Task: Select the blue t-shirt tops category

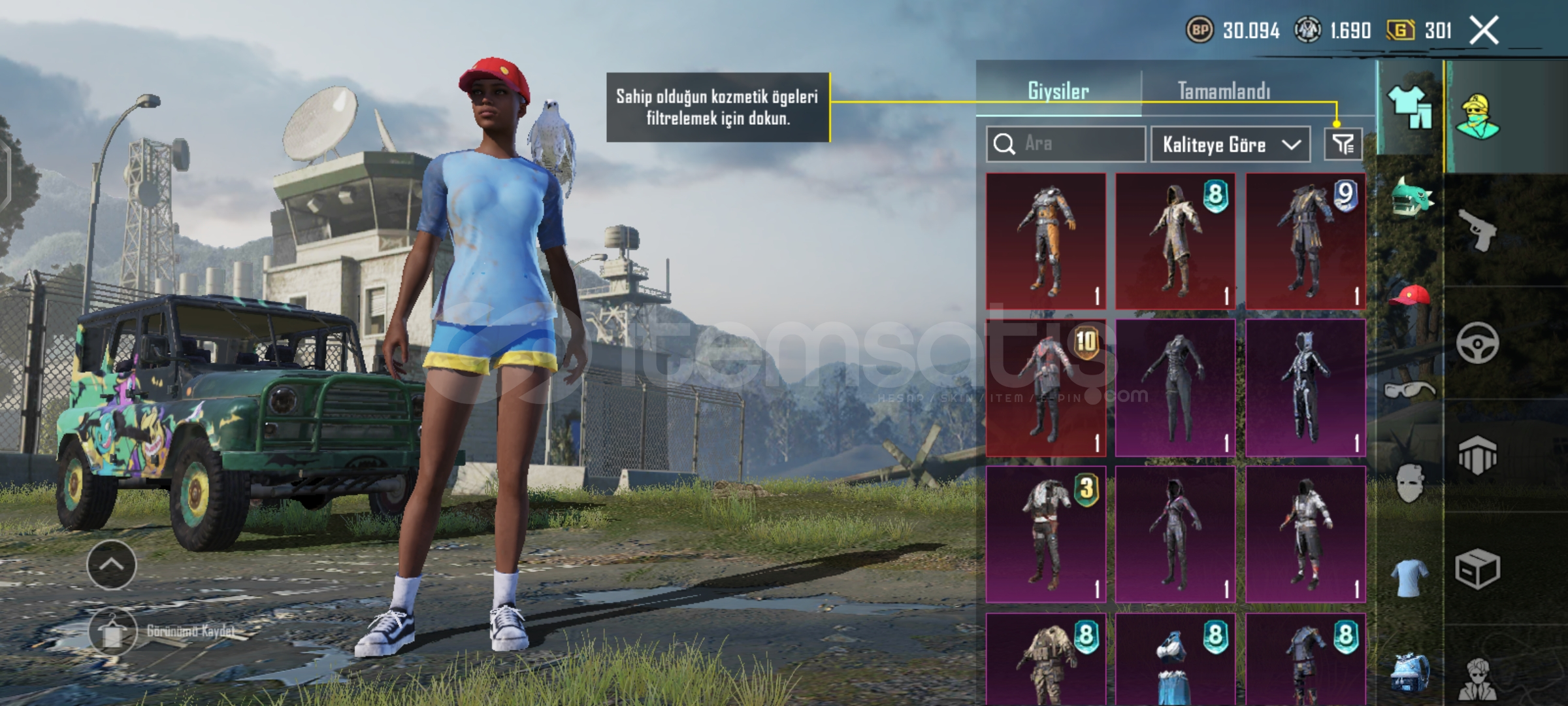Action: pyautogui.click(x=1410, y=577)
